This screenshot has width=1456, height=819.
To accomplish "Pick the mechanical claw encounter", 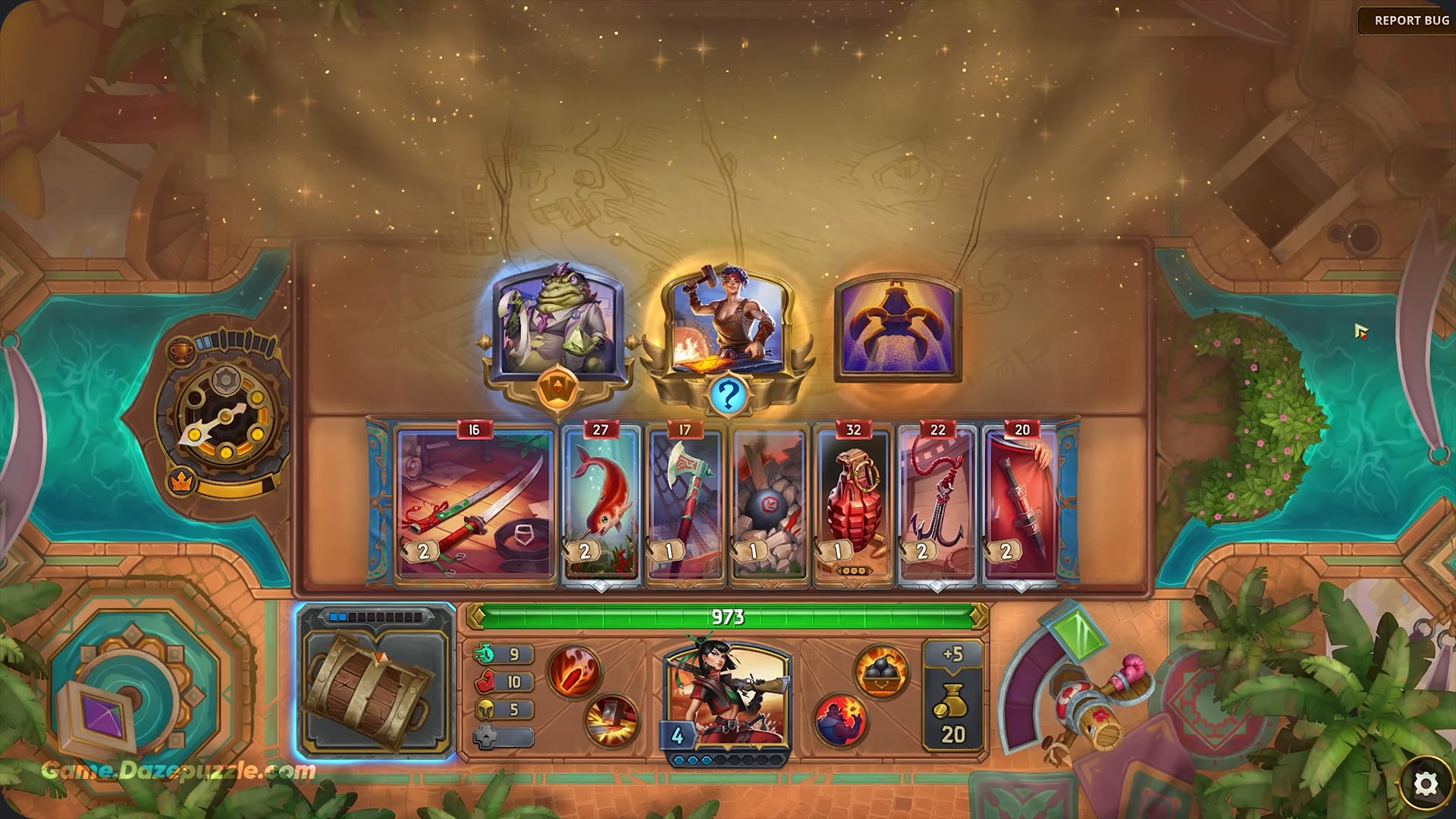I will click(897, 326).
